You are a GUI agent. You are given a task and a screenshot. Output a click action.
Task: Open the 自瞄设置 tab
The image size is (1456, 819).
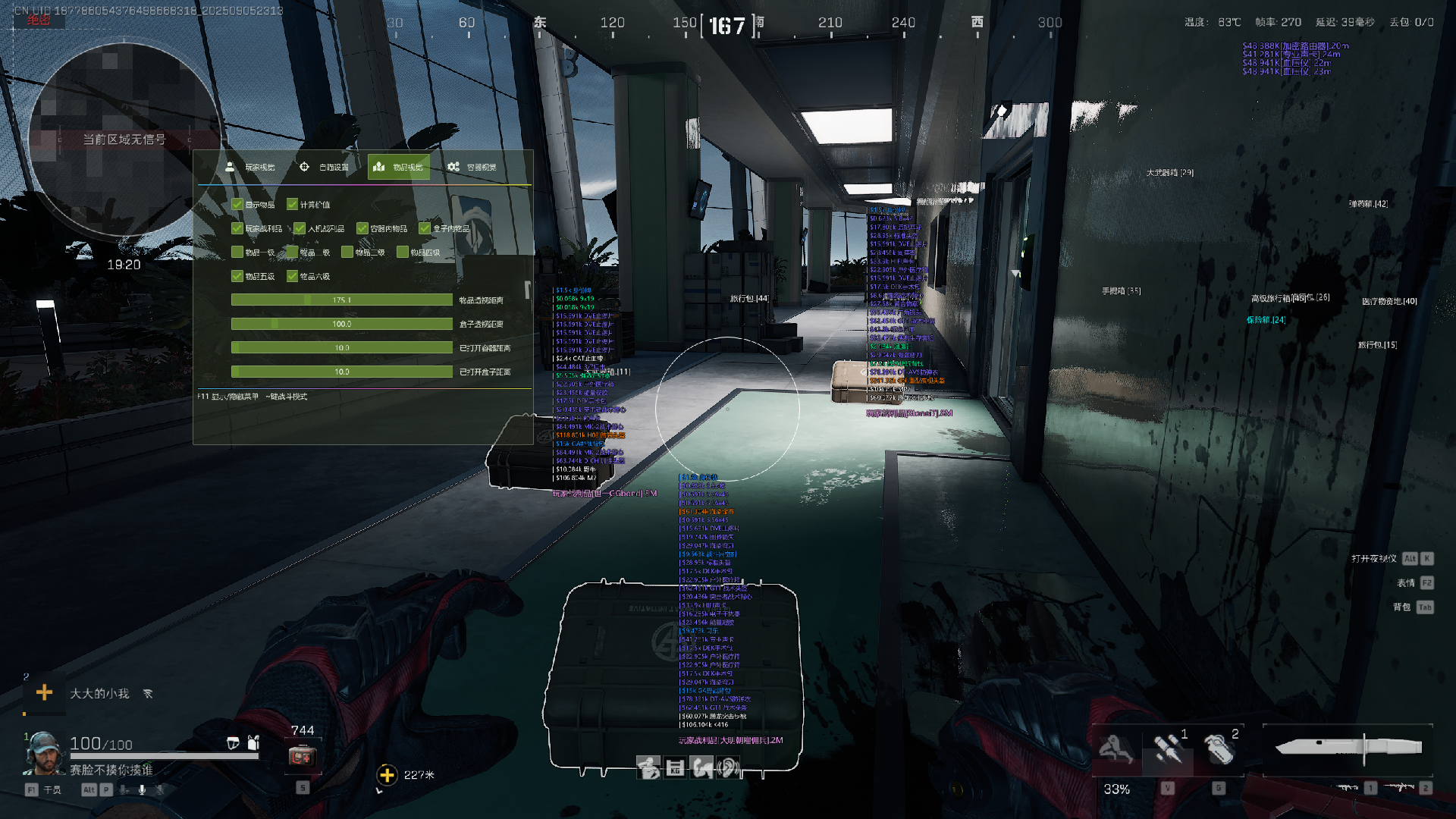325,167
